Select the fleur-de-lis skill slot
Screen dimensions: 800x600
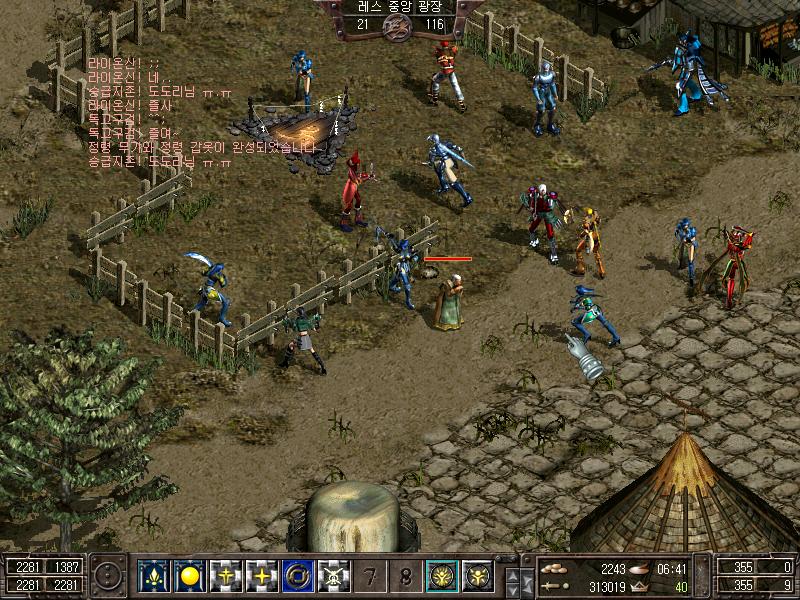tap(153, 576)
